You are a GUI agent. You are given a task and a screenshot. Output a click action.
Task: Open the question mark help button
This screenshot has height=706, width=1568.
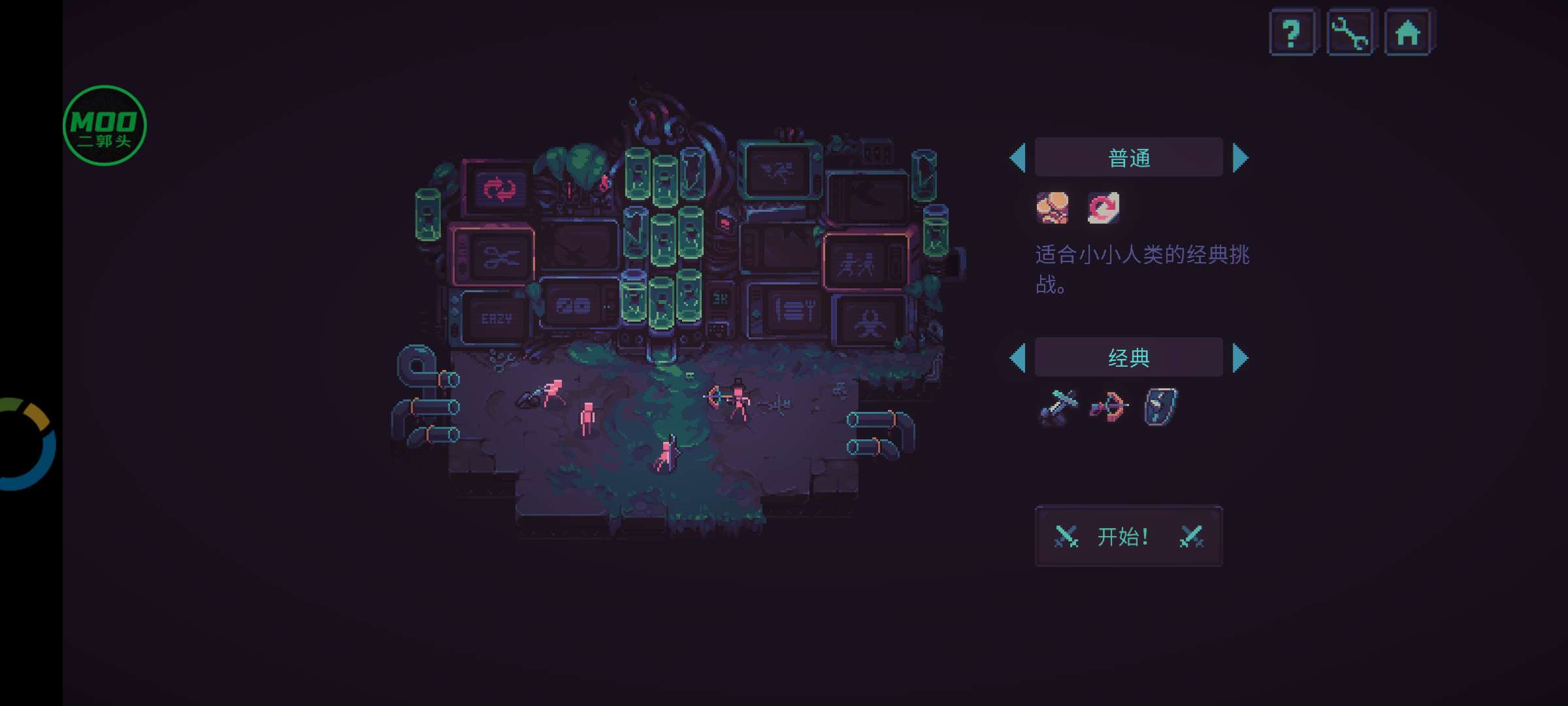point(1291,33)
